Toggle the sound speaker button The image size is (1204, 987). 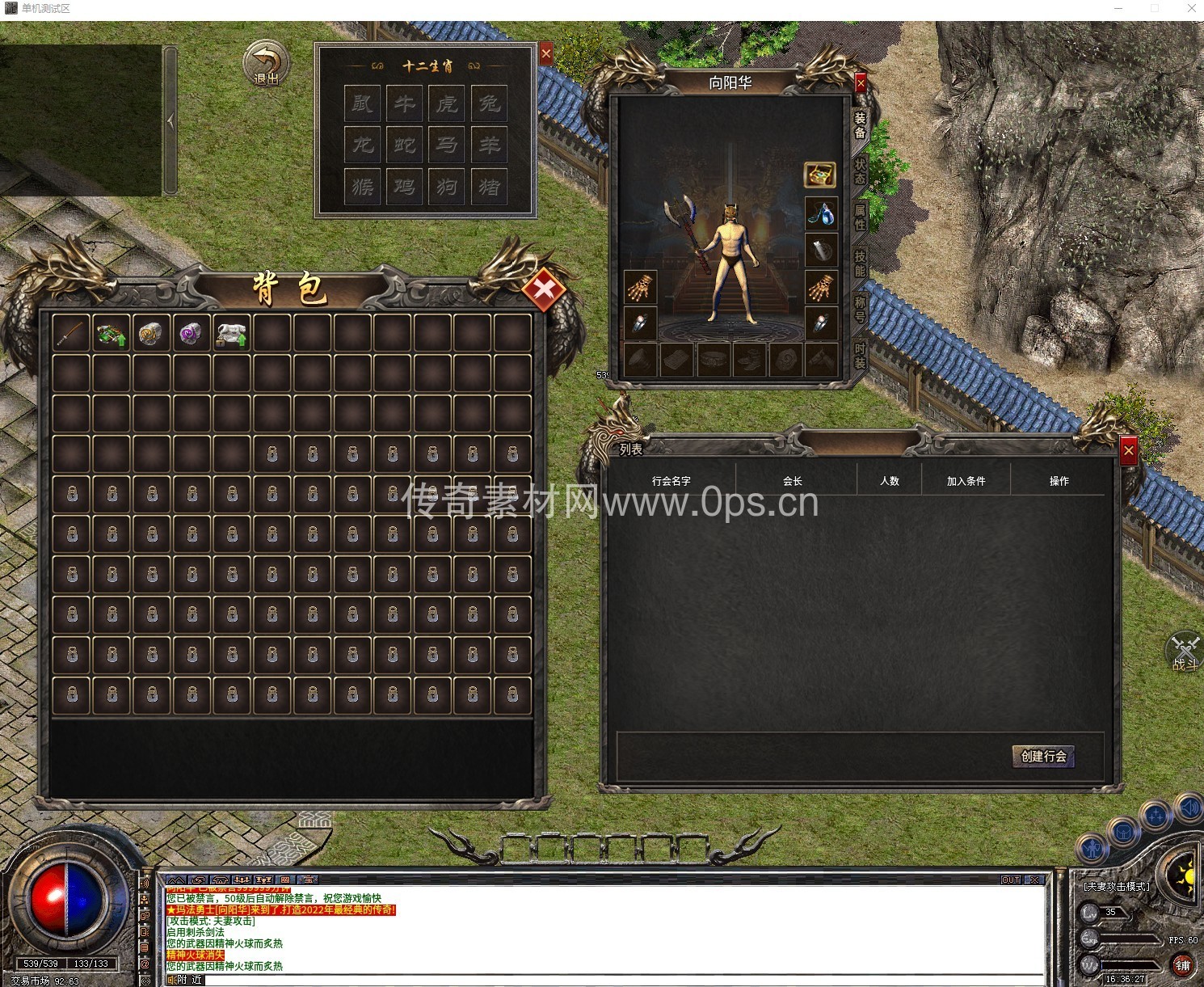click(1189, 808)
